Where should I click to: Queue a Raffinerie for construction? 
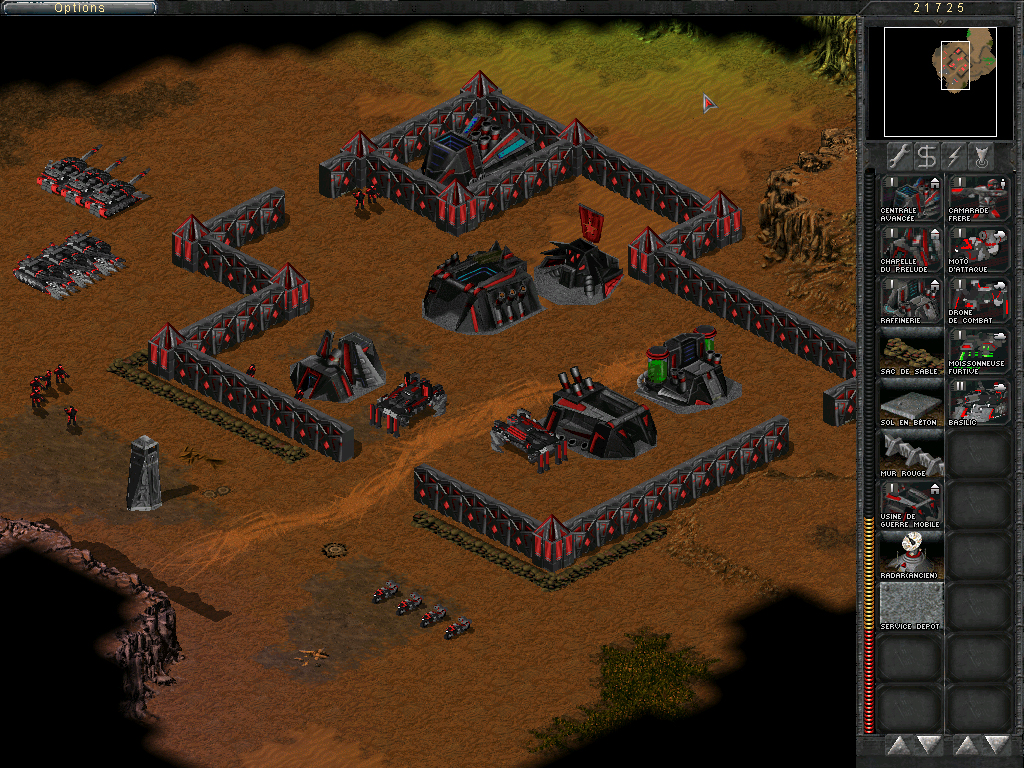pyautogui.click(x=911, y=300)
